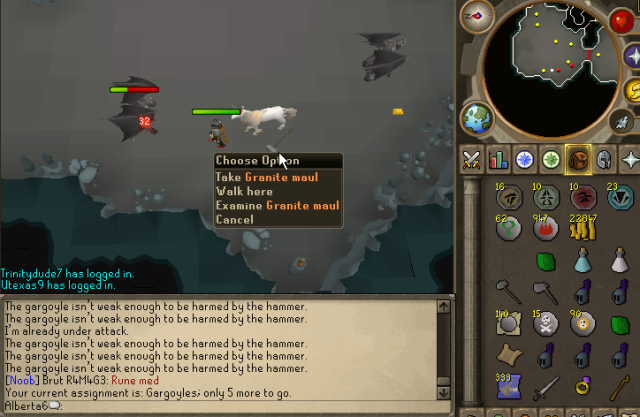Switch to the Skills tab
640x417 pixels.
coord(498,159)
